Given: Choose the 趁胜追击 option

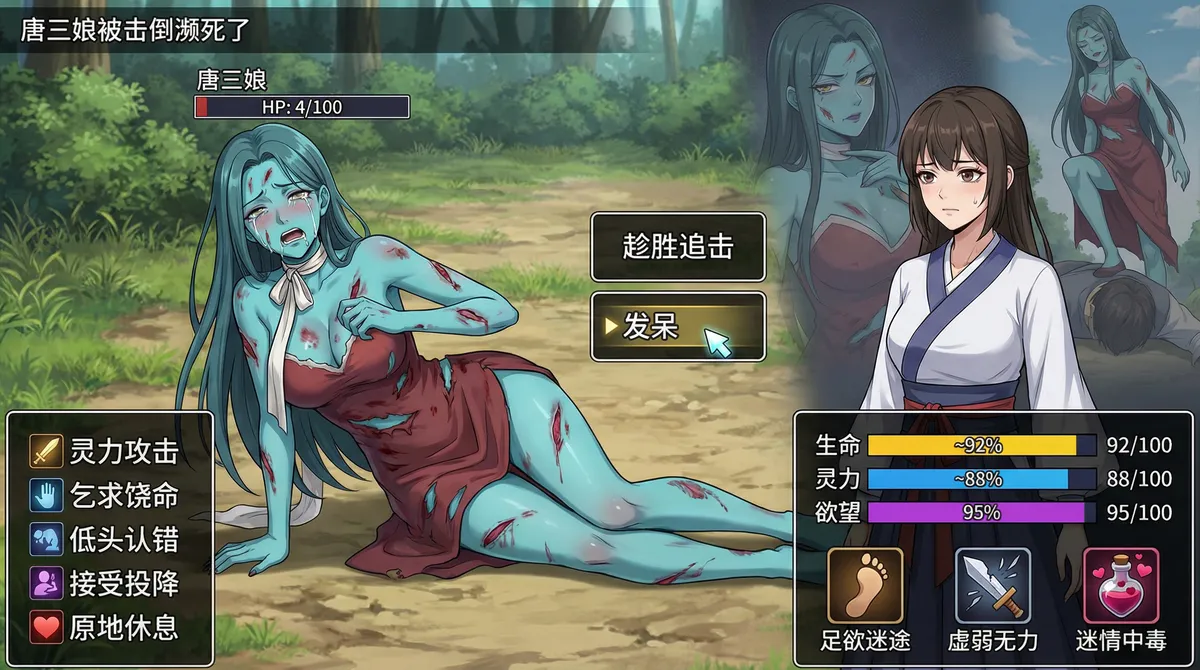Looking at the screenshot, I should pyautogui.click(x=678, y=246).
